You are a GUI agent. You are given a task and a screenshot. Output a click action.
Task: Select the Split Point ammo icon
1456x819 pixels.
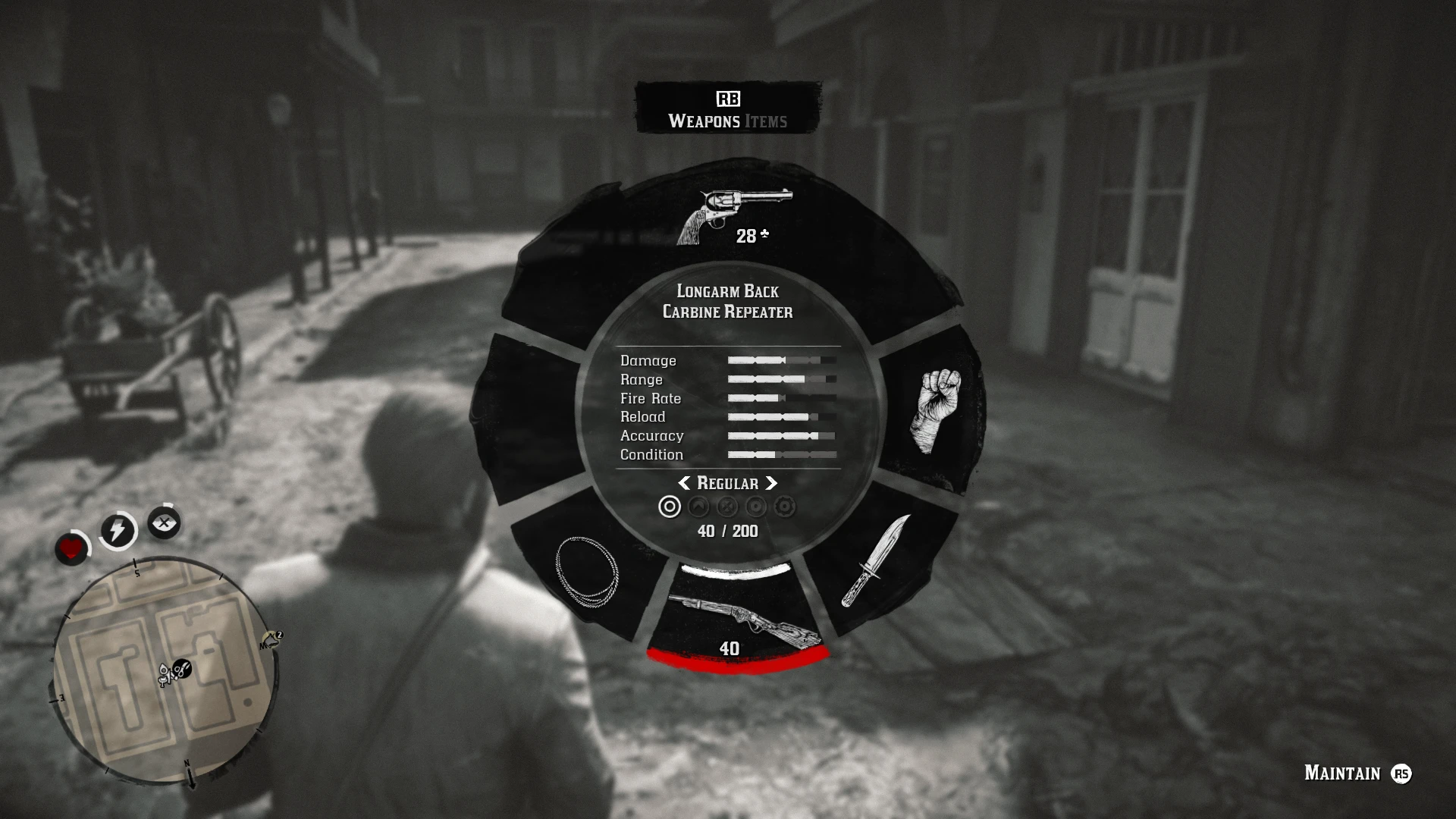tap(726, 506)
